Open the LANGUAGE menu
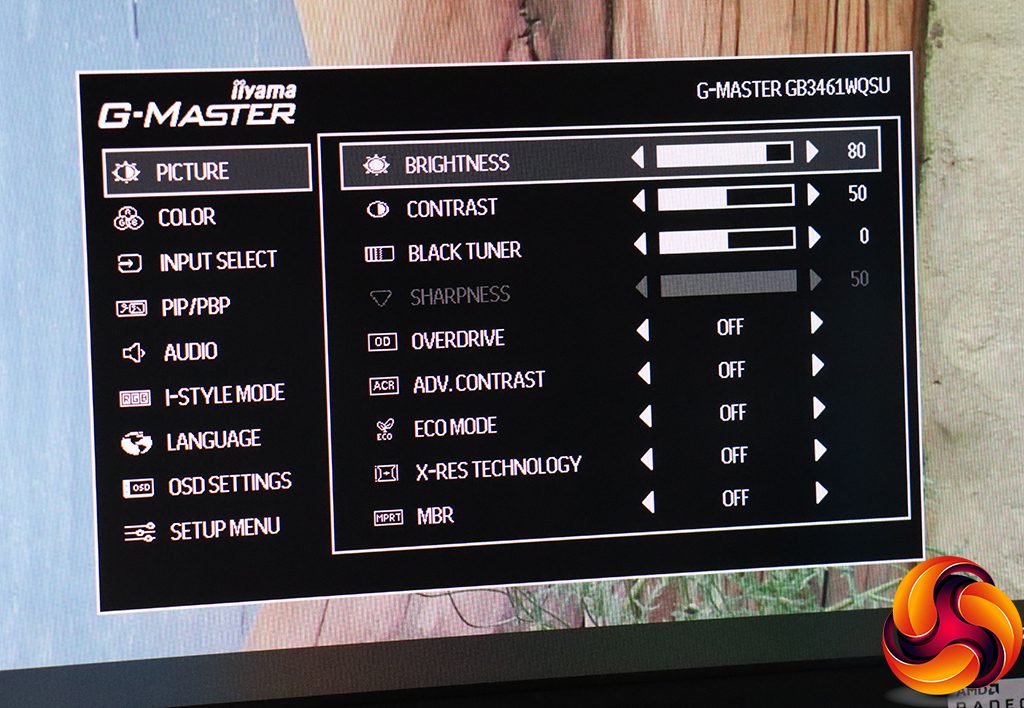This screenshot has width=1024, height=708. 213,441
